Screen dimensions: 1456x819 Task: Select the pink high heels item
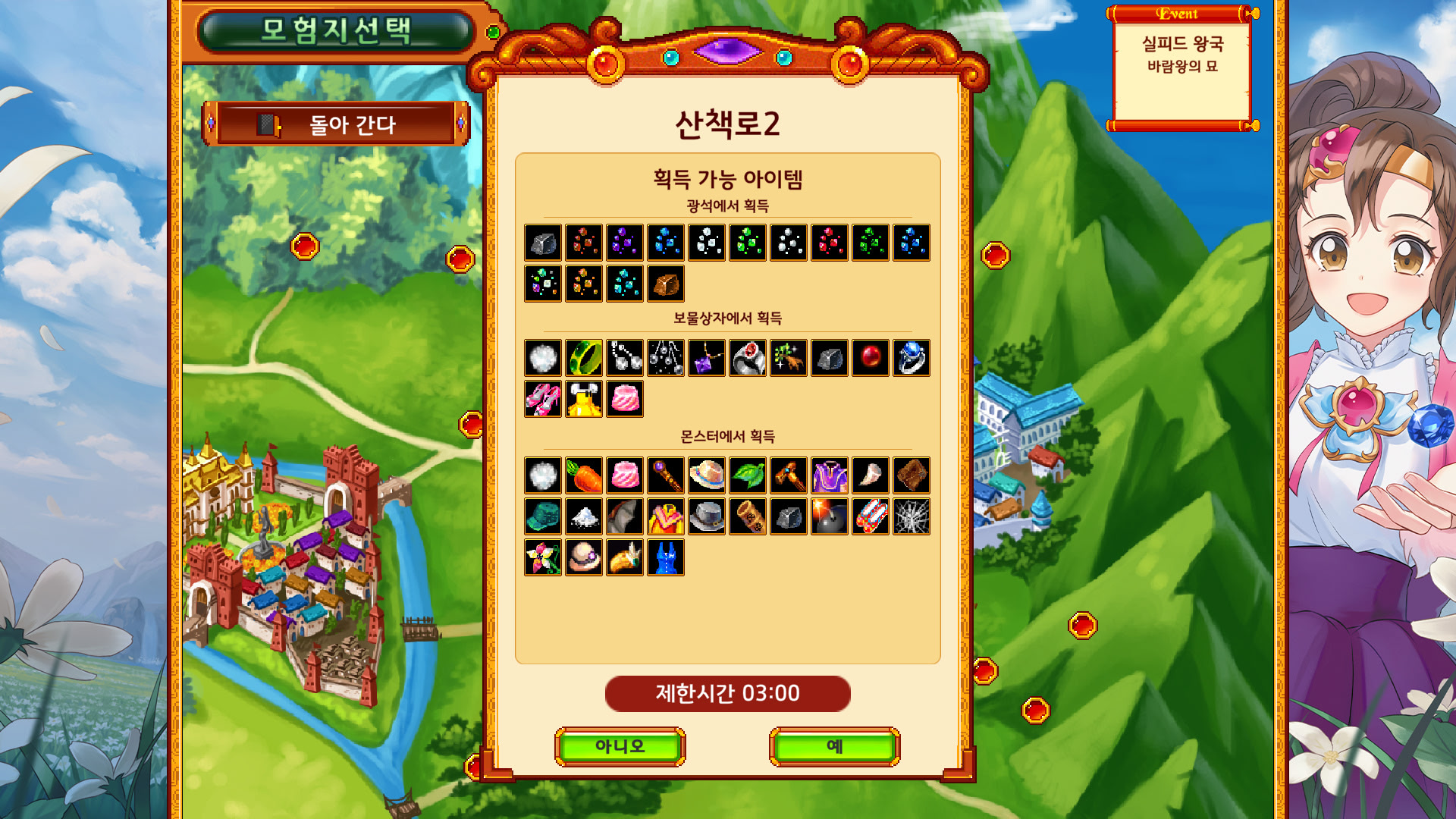[x=543, y=399]
